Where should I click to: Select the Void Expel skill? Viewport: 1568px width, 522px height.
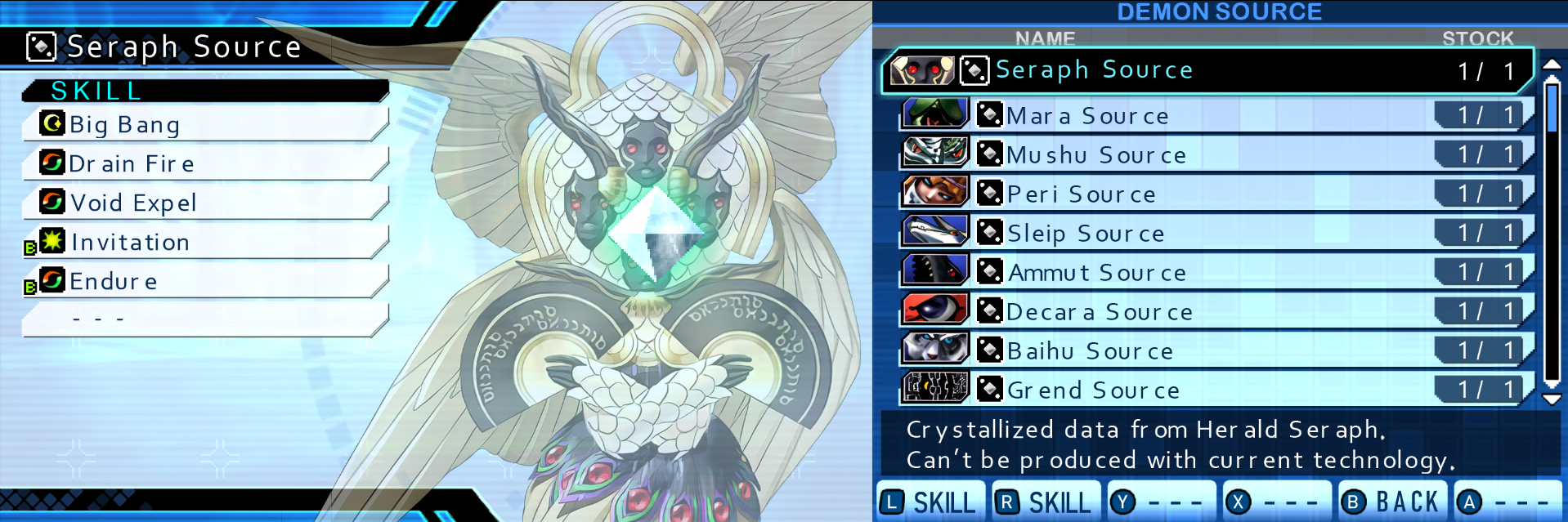pos(204,203)
